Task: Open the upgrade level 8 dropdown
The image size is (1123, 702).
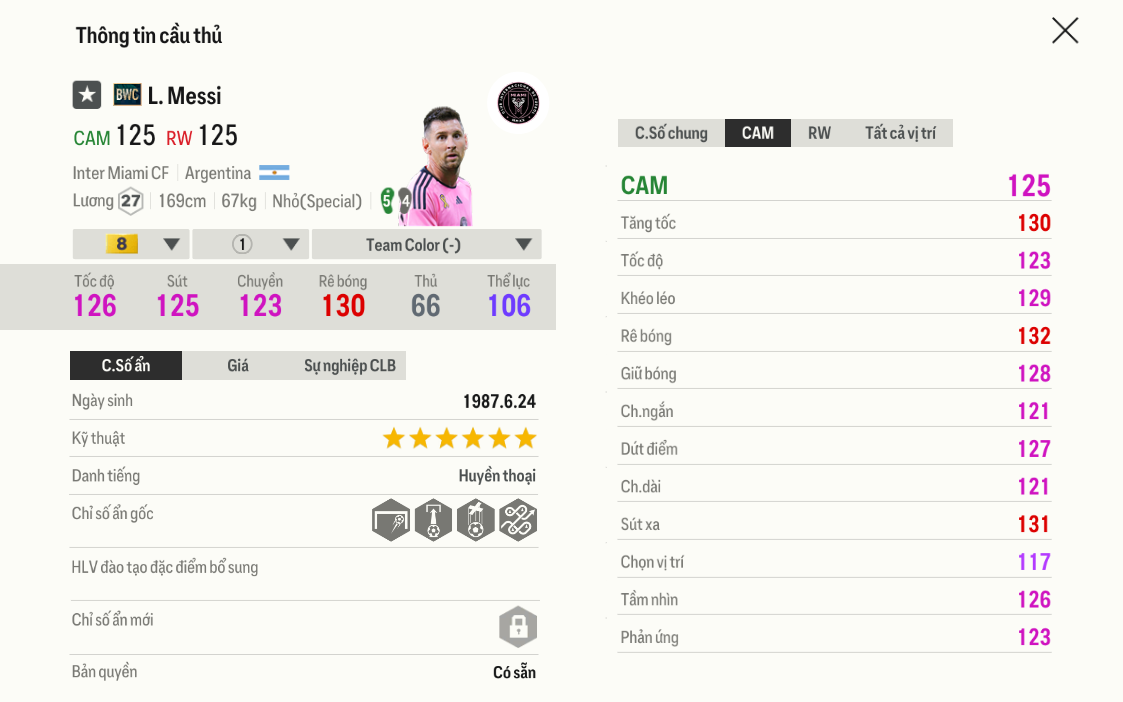Action: coord(131,245)
